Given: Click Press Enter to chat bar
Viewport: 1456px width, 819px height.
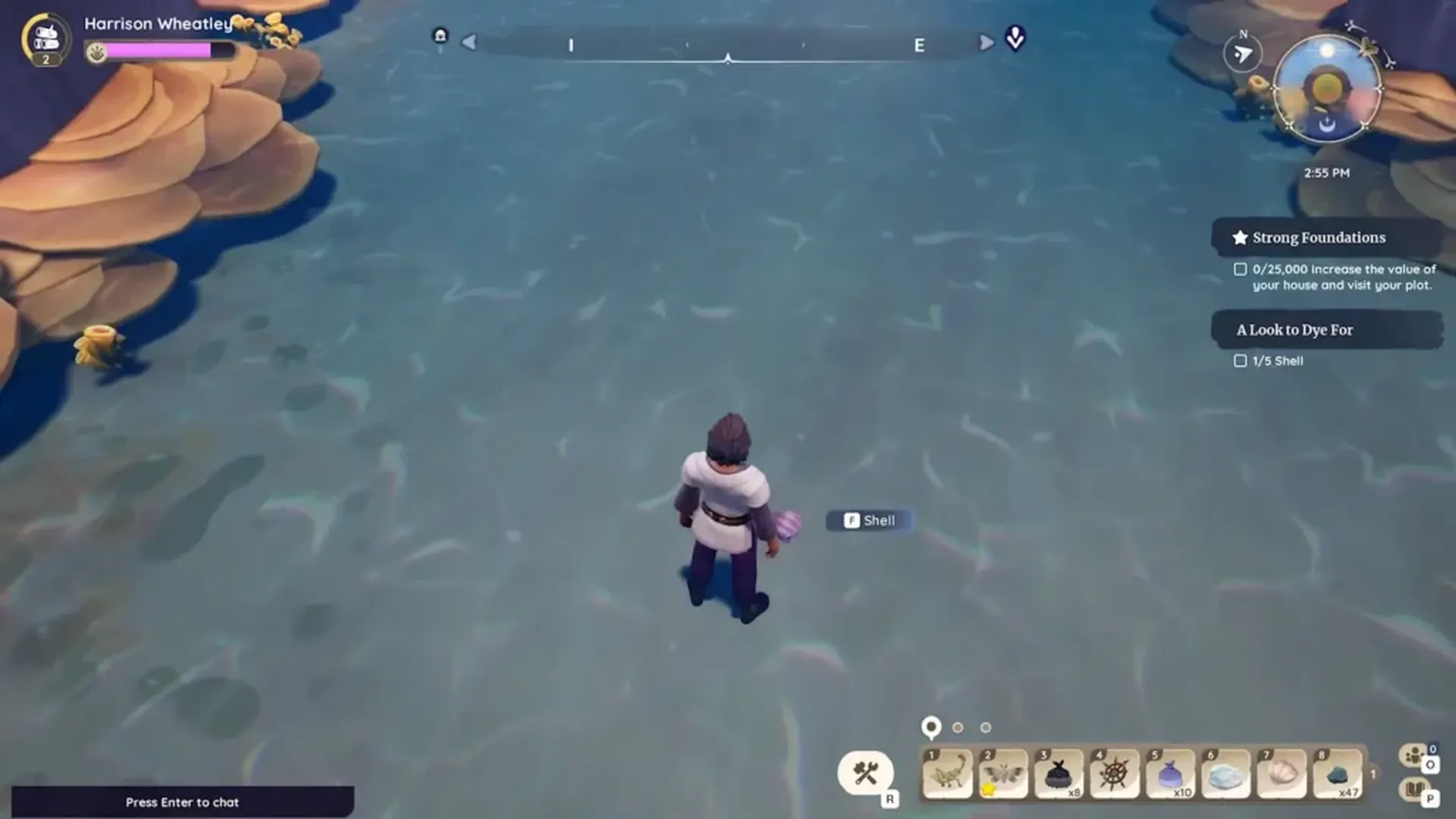Looking at the screenshot, I should [182, 802].
